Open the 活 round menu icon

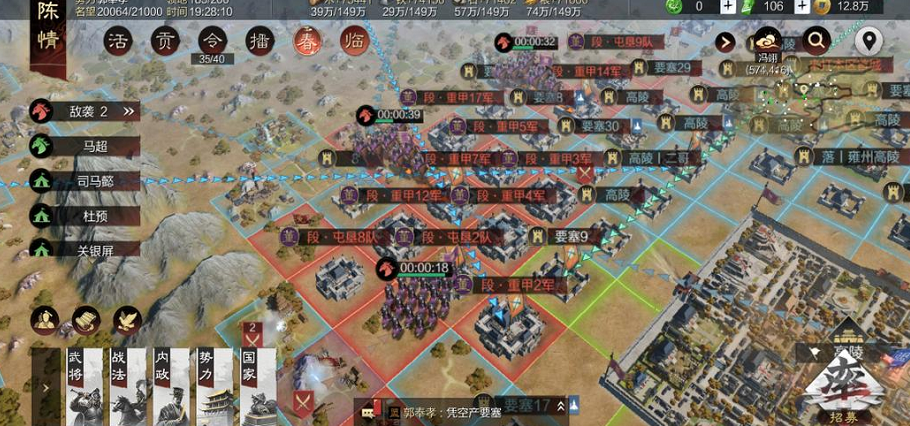pyautogui.click(x=120, y=42)
